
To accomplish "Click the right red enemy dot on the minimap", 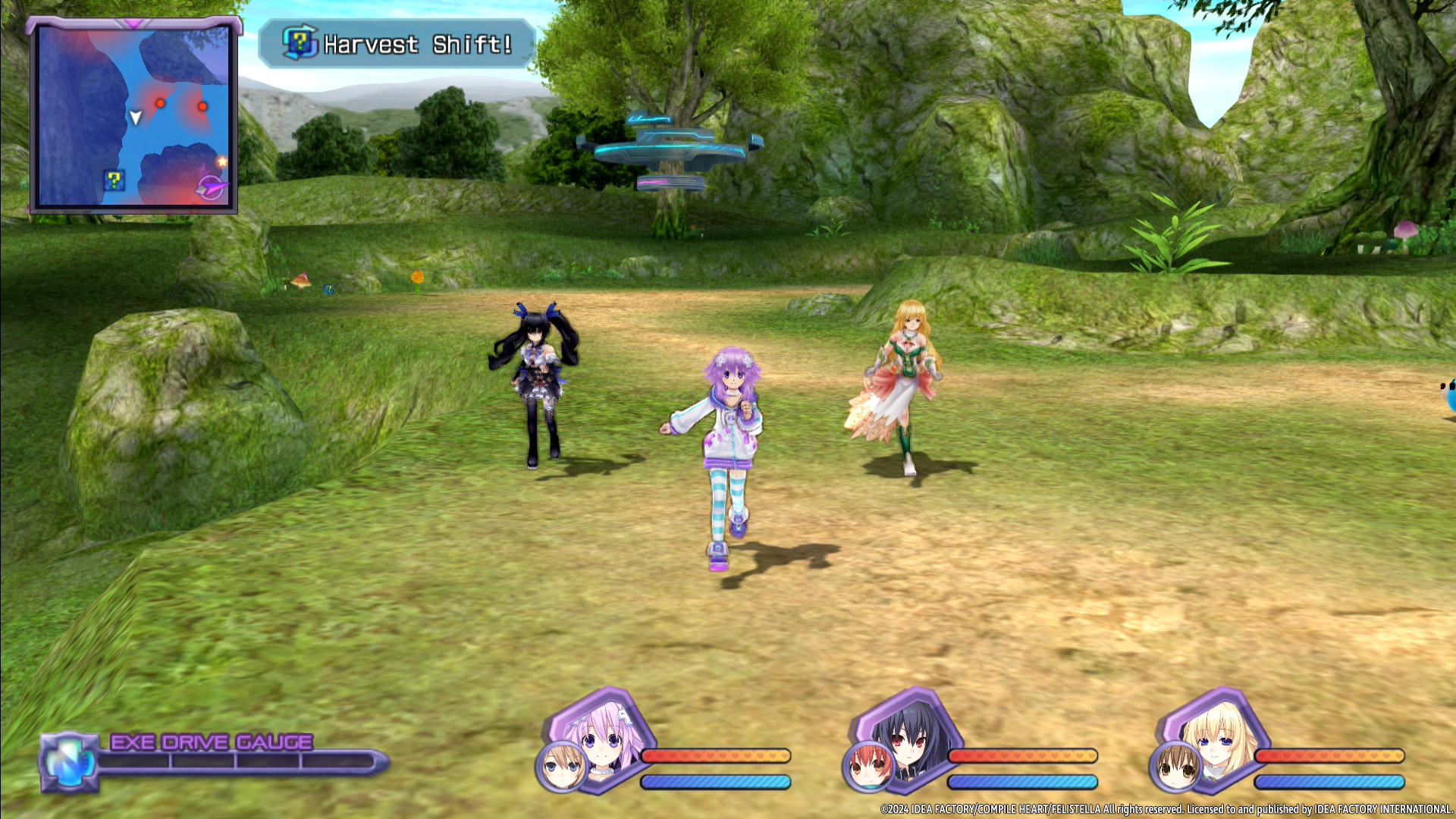I will tap(201, 107).
